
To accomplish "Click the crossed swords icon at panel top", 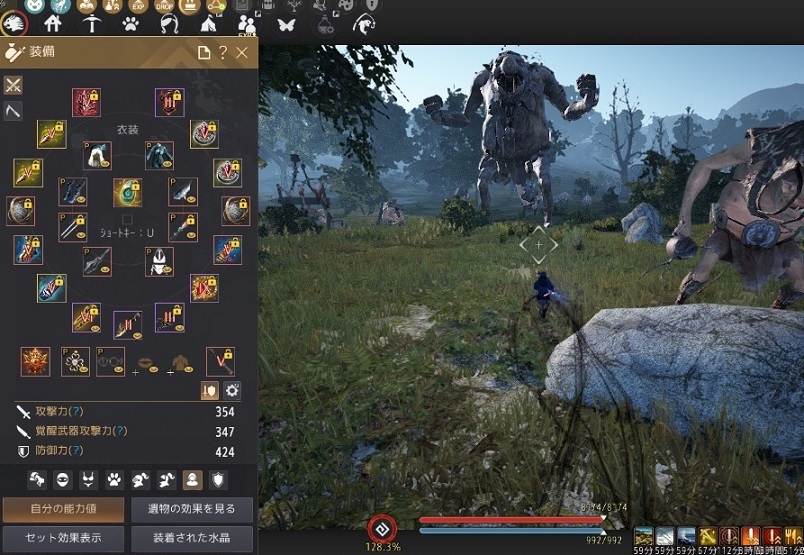I will click(x=14, y=85).
